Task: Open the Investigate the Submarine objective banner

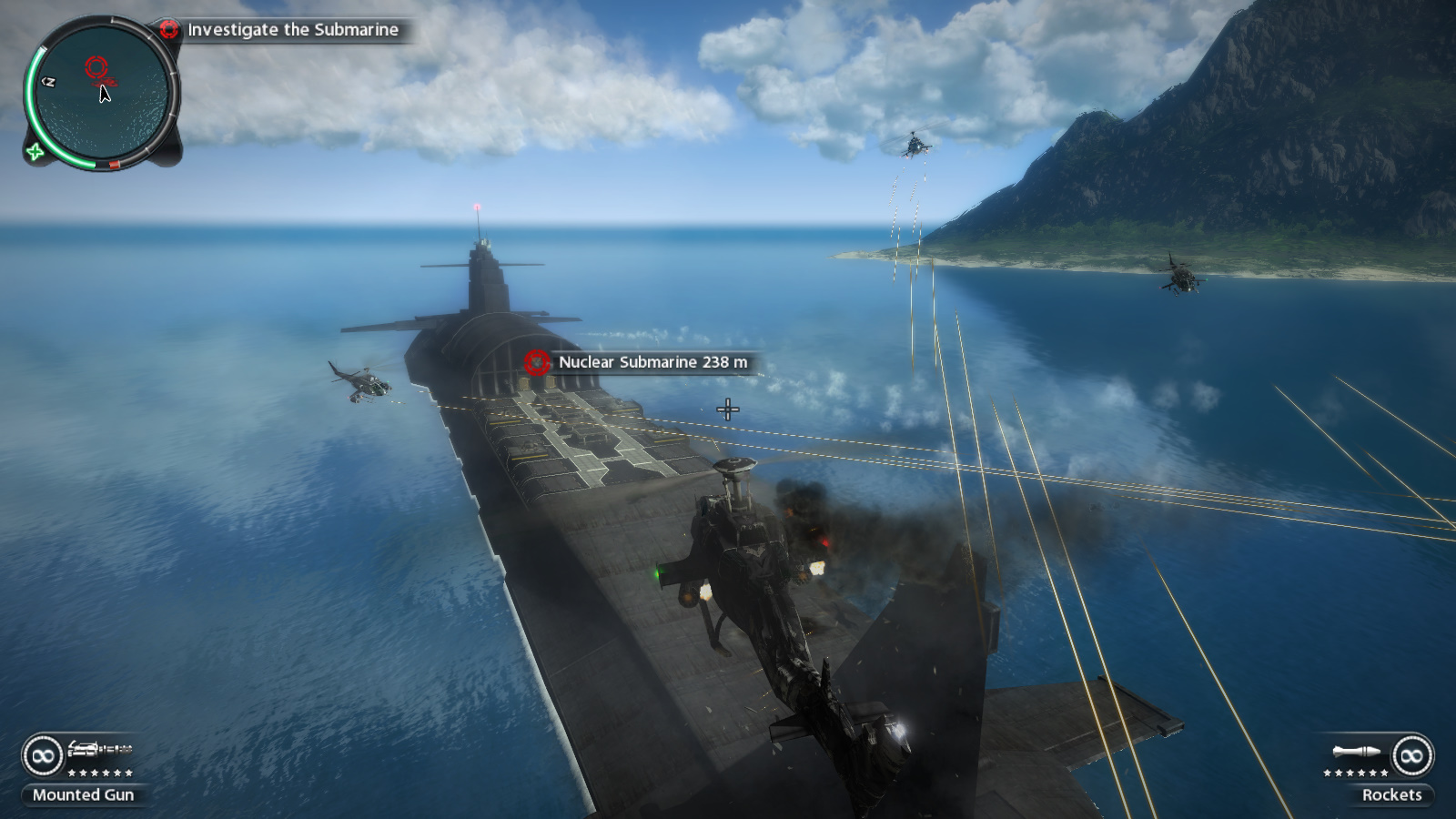Action: (291, 29)
